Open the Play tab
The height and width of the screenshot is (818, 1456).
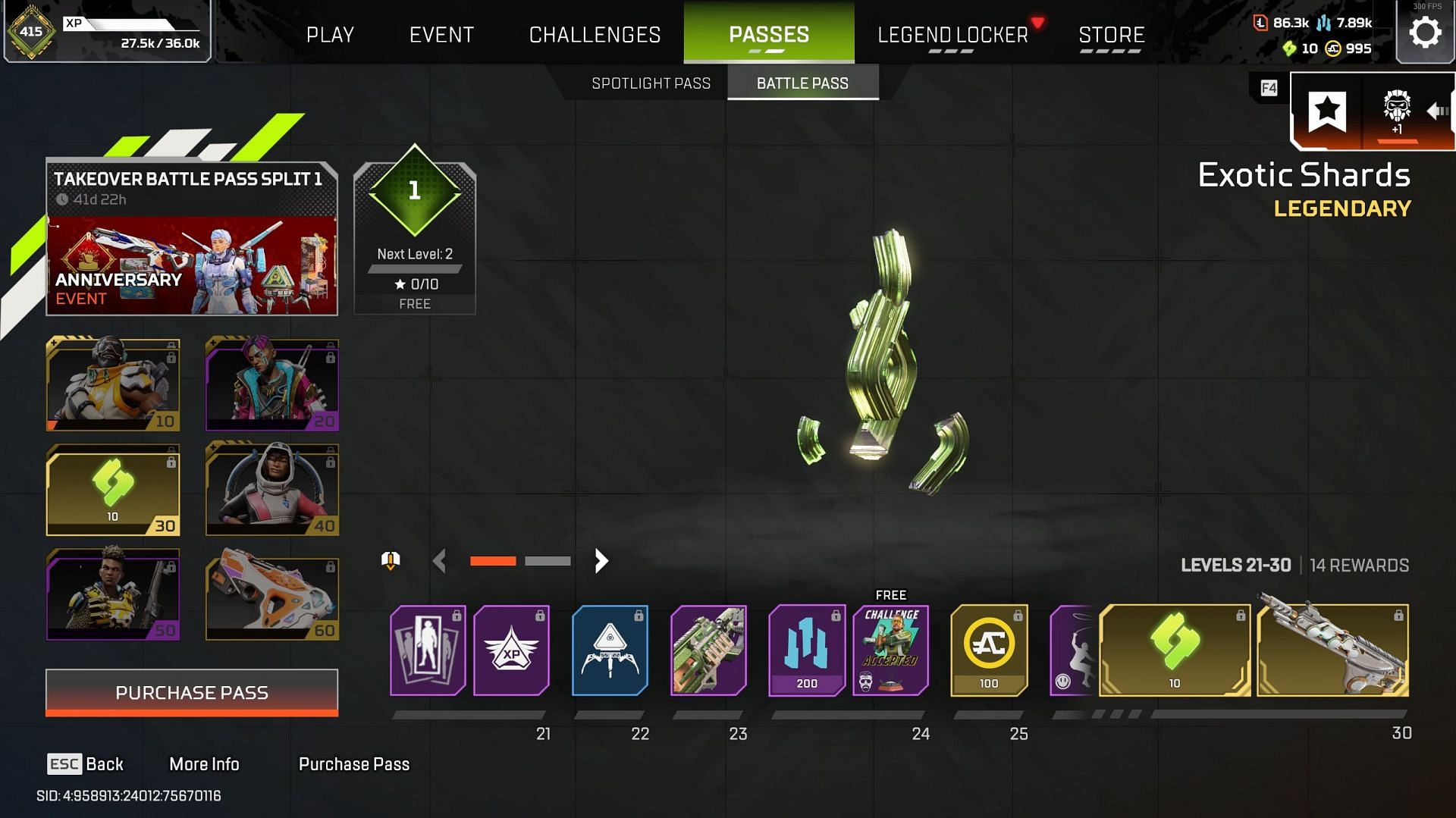330,35
